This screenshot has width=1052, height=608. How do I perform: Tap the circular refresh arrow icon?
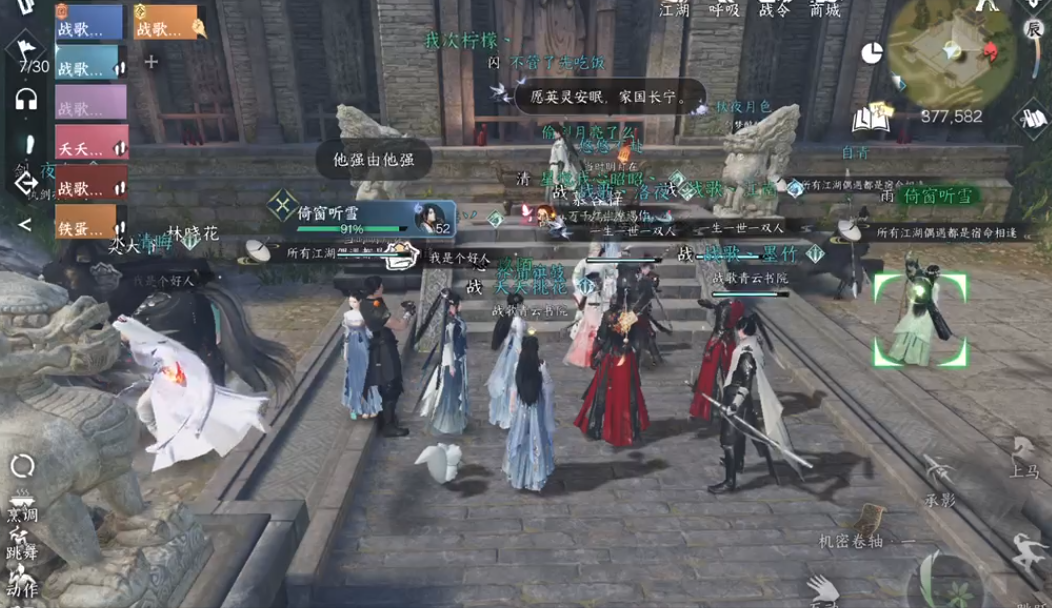pos(22,464)
